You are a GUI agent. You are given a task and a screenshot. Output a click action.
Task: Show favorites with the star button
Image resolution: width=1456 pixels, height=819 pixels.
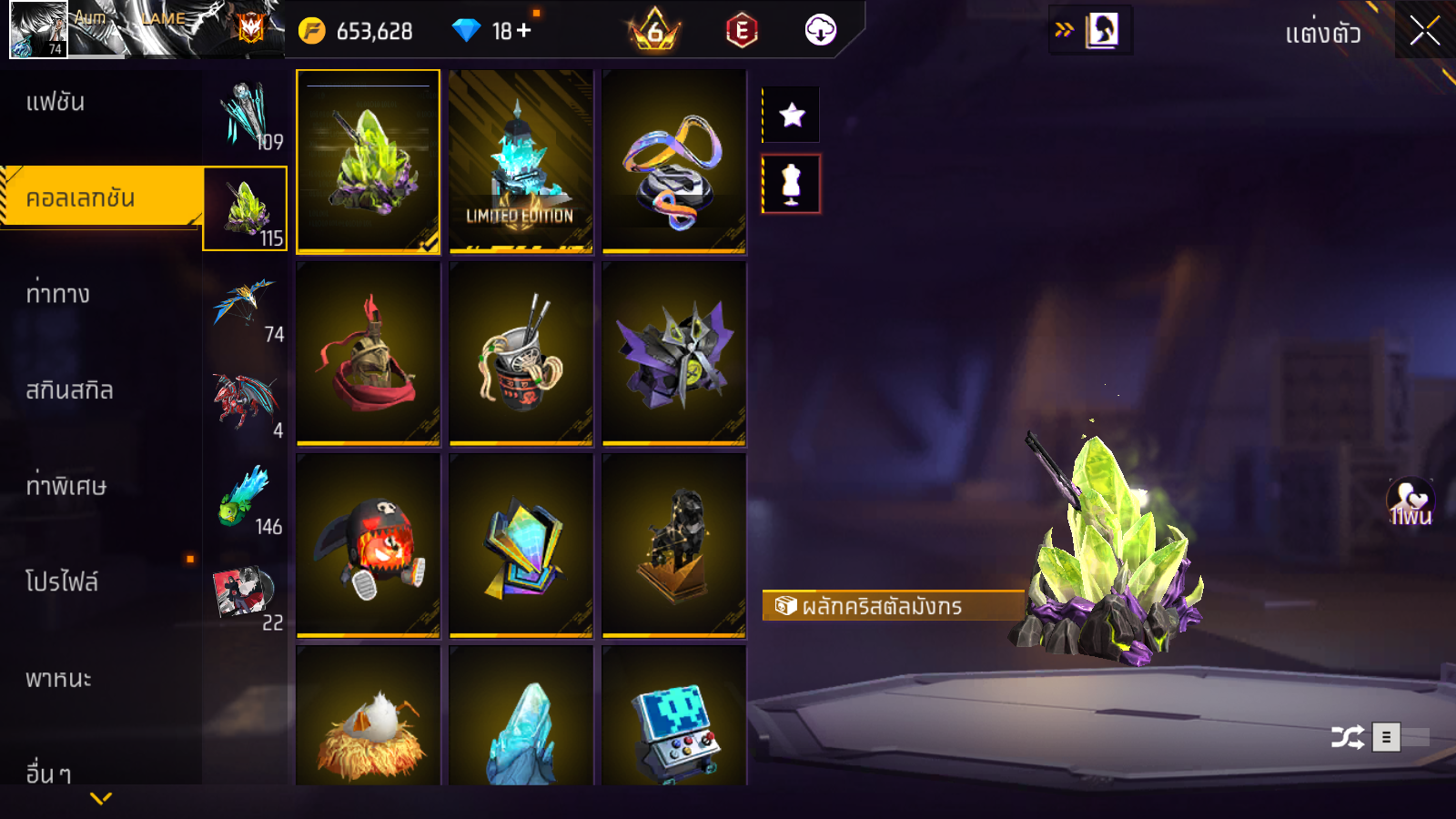[x=792, y=115]
